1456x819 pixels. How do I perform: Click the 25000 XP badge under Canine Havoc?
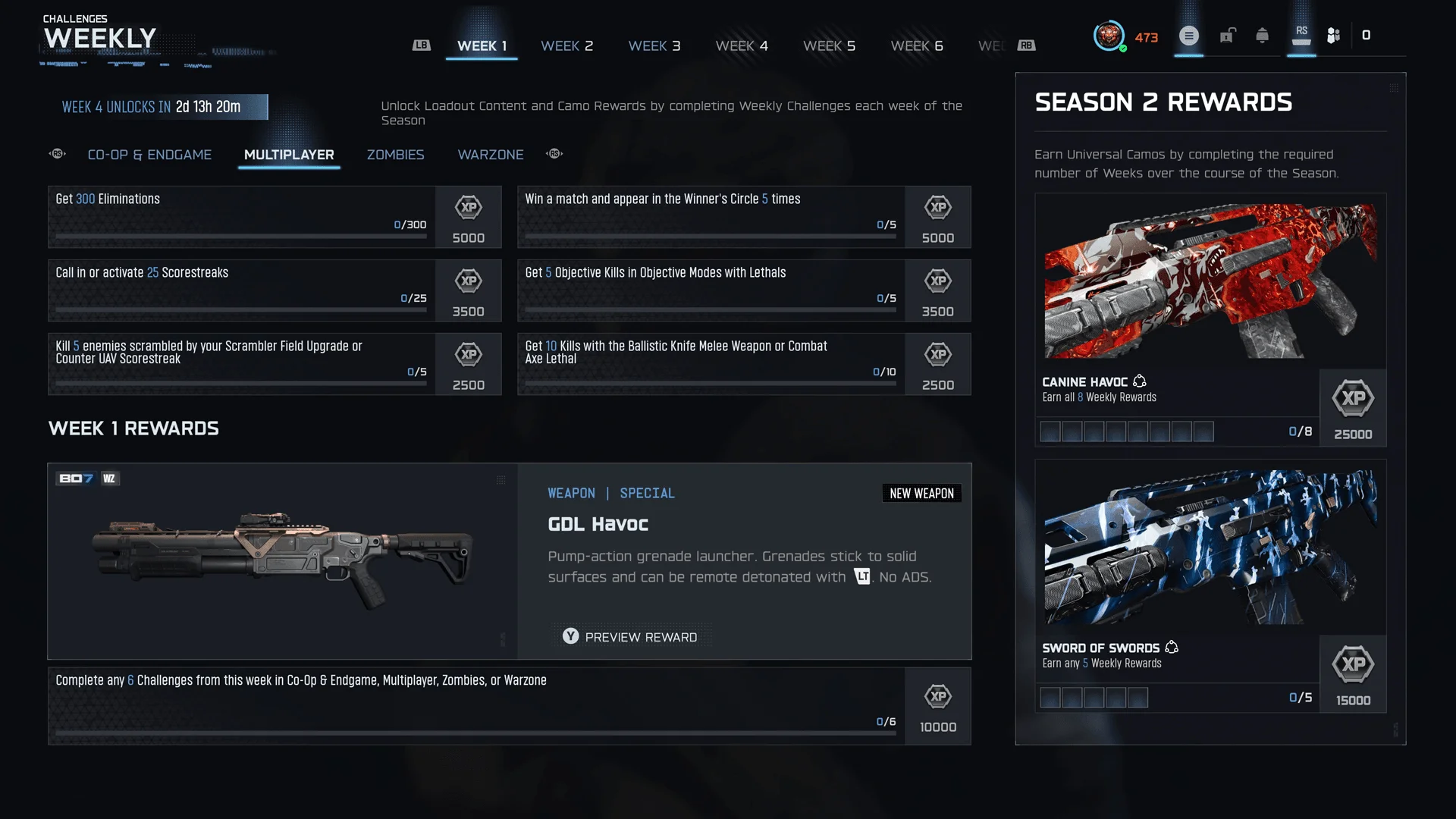click(1354, 408)
